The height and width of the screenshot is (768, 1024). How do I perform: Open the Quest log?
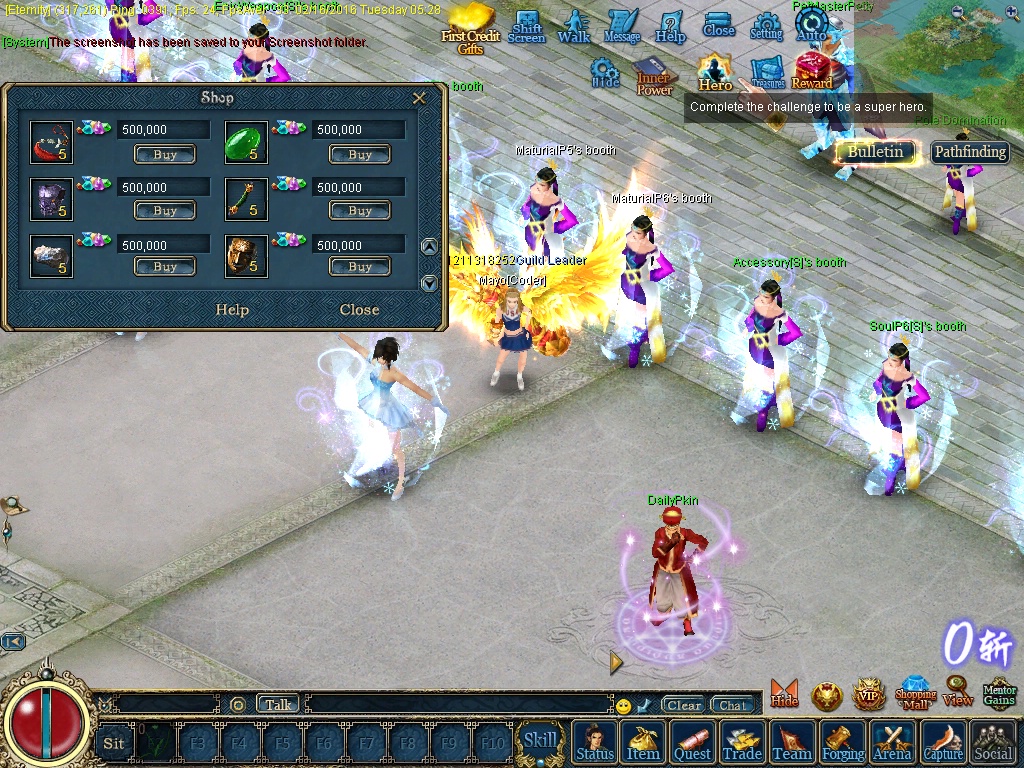692,742
